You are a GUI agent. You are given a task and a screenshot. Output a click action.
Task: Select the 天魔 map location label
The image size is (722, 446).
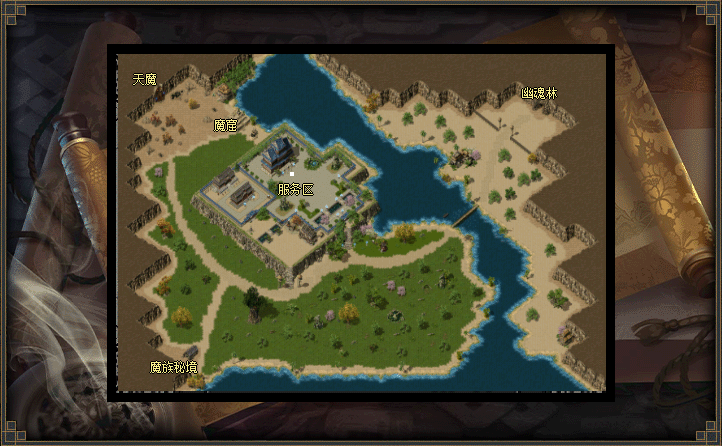(145, 79)
